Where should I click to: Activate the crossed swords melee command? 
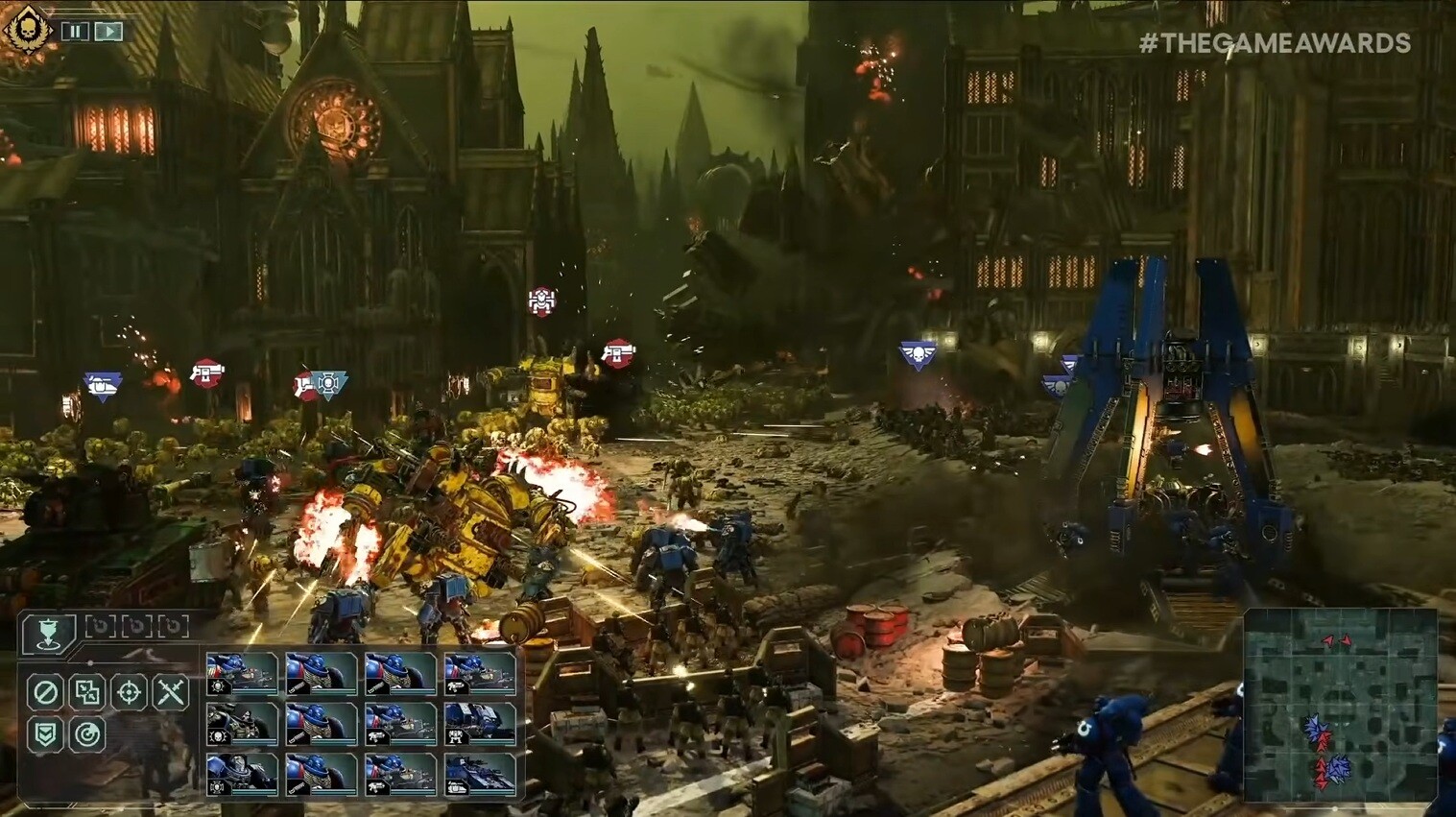click(x=172, y=691)
